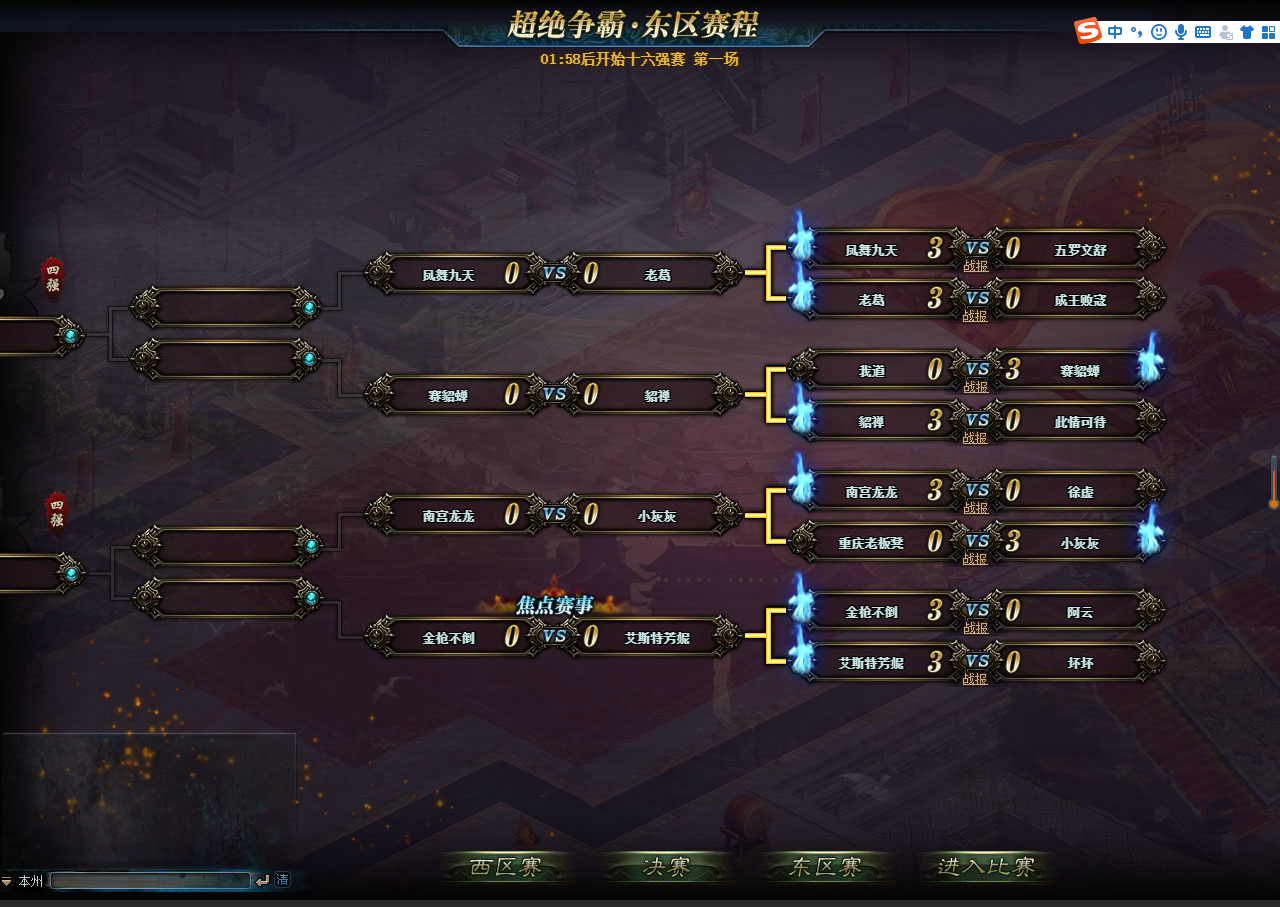
Task: View 战报 for 艾斯特芳妮 vs 坏坏
Action: [x=975, y=679]
